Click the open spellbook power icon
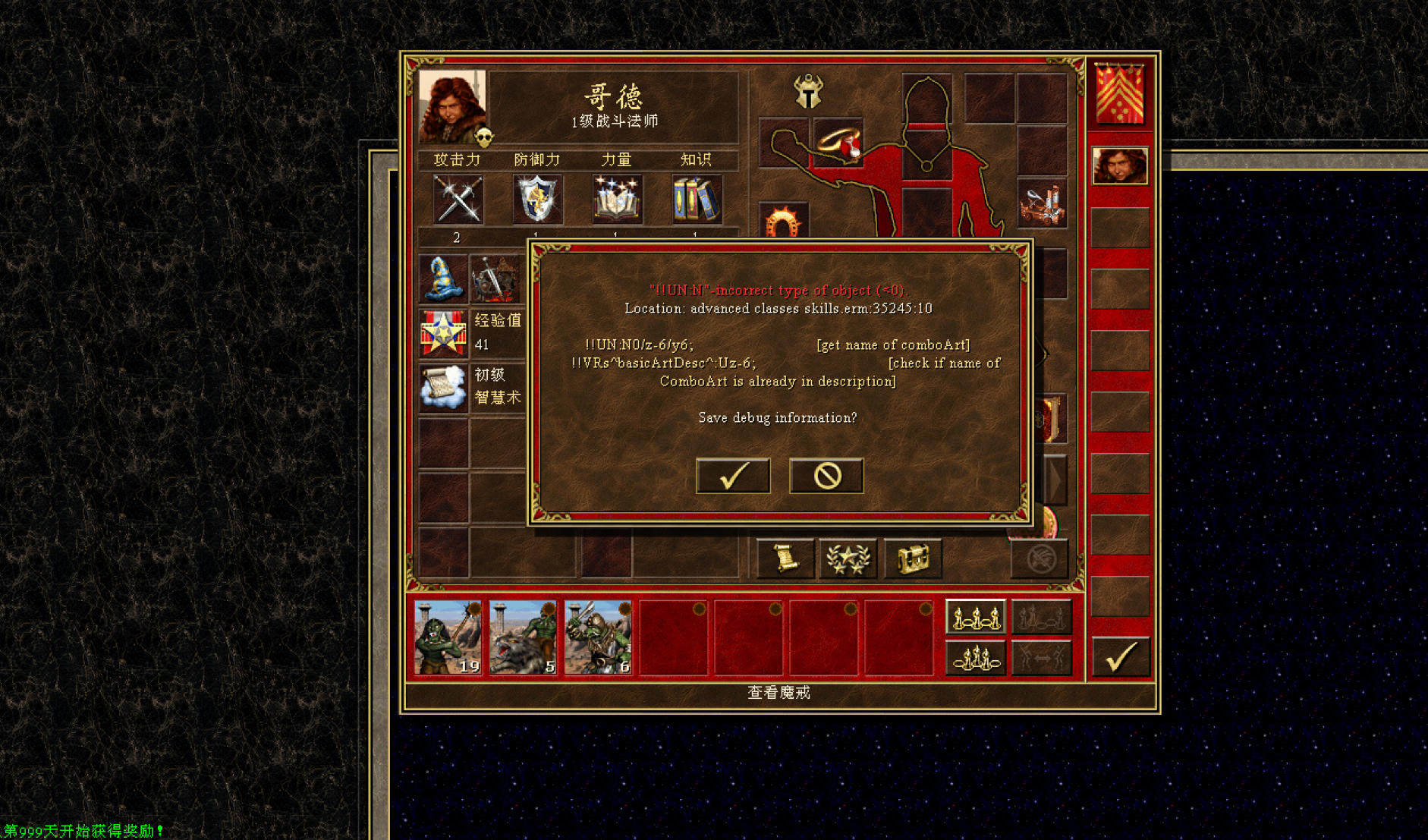 coord(617,200)
